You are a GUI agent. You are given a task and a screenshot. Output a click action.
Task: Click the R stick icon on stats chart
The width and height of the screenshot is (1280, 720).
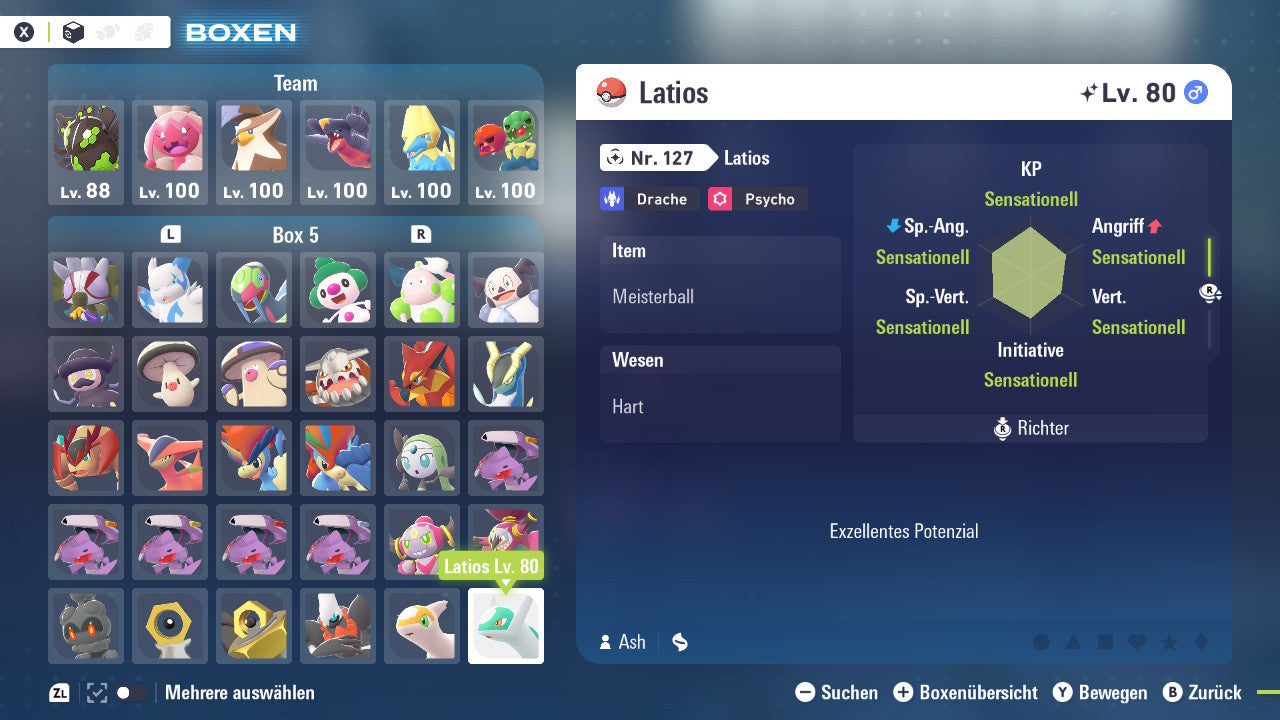1210,293
